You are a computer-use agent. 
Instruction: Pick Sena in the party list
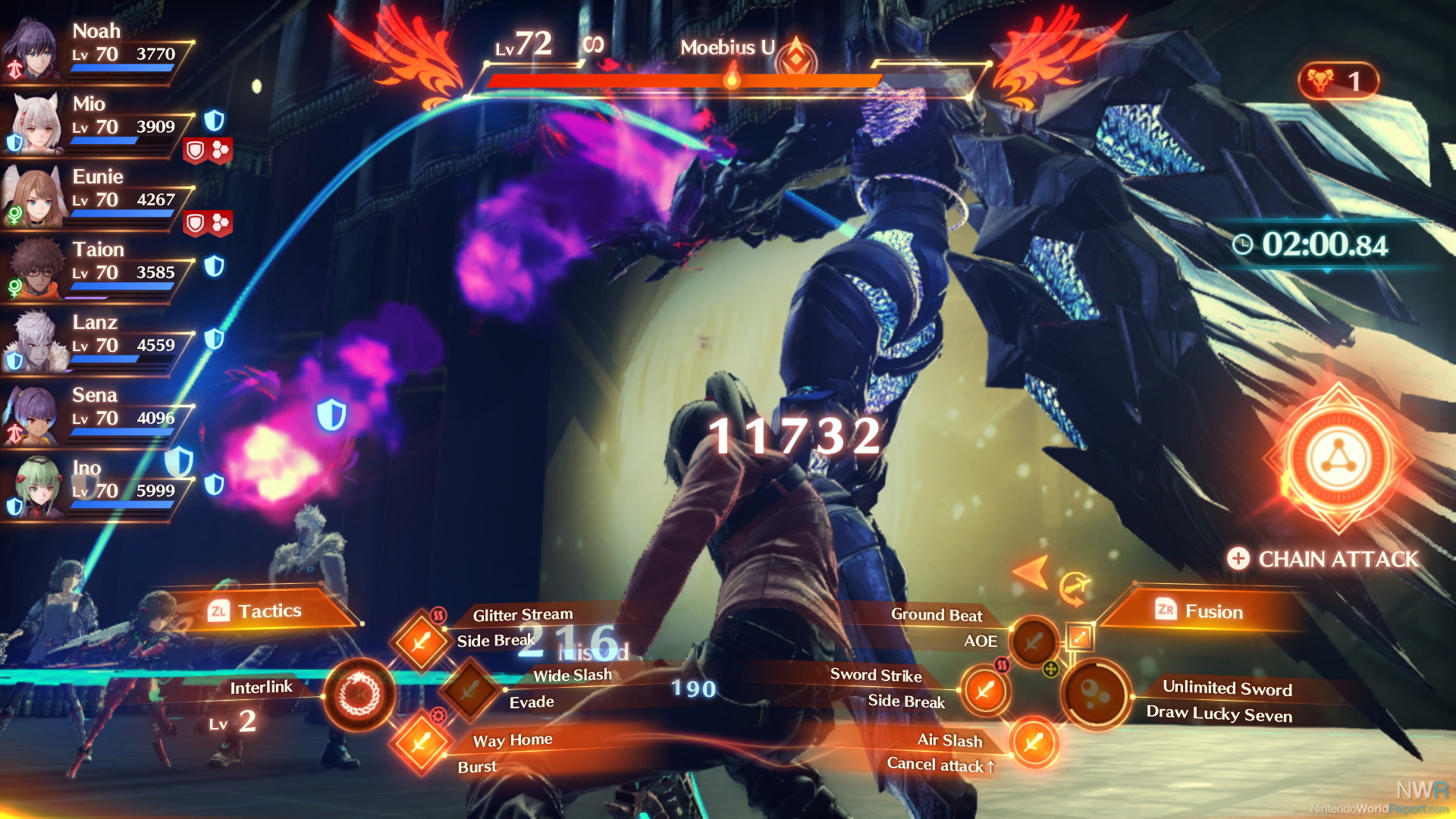32,416
